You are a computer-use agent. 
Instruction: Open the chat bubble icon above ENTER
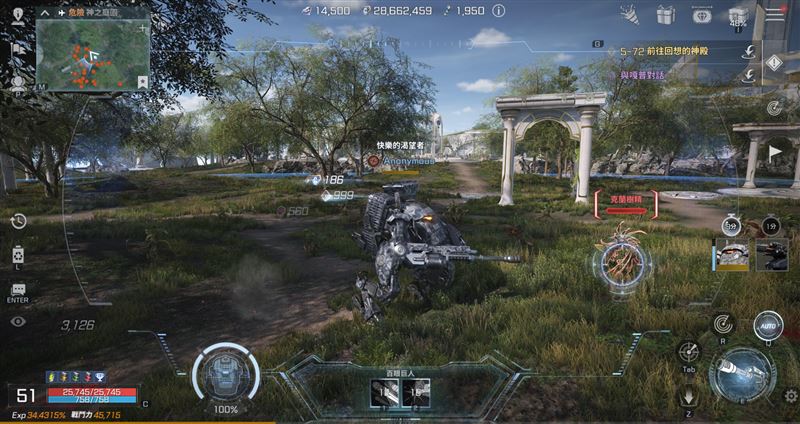click(18, 289)
